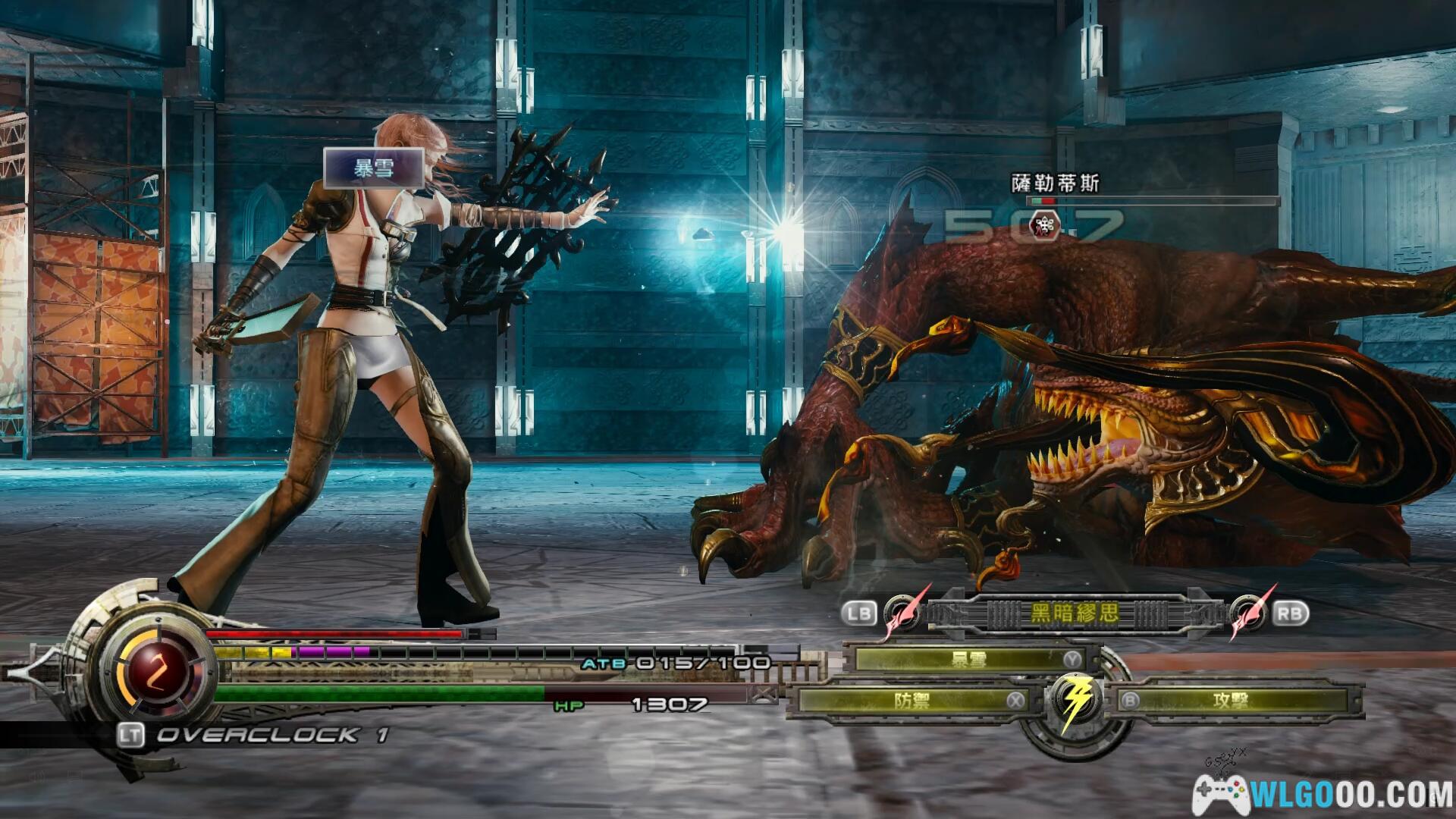Select the 黑暗繆思 schema banner
1456x819 pixels.
[x=1074, y=613]
